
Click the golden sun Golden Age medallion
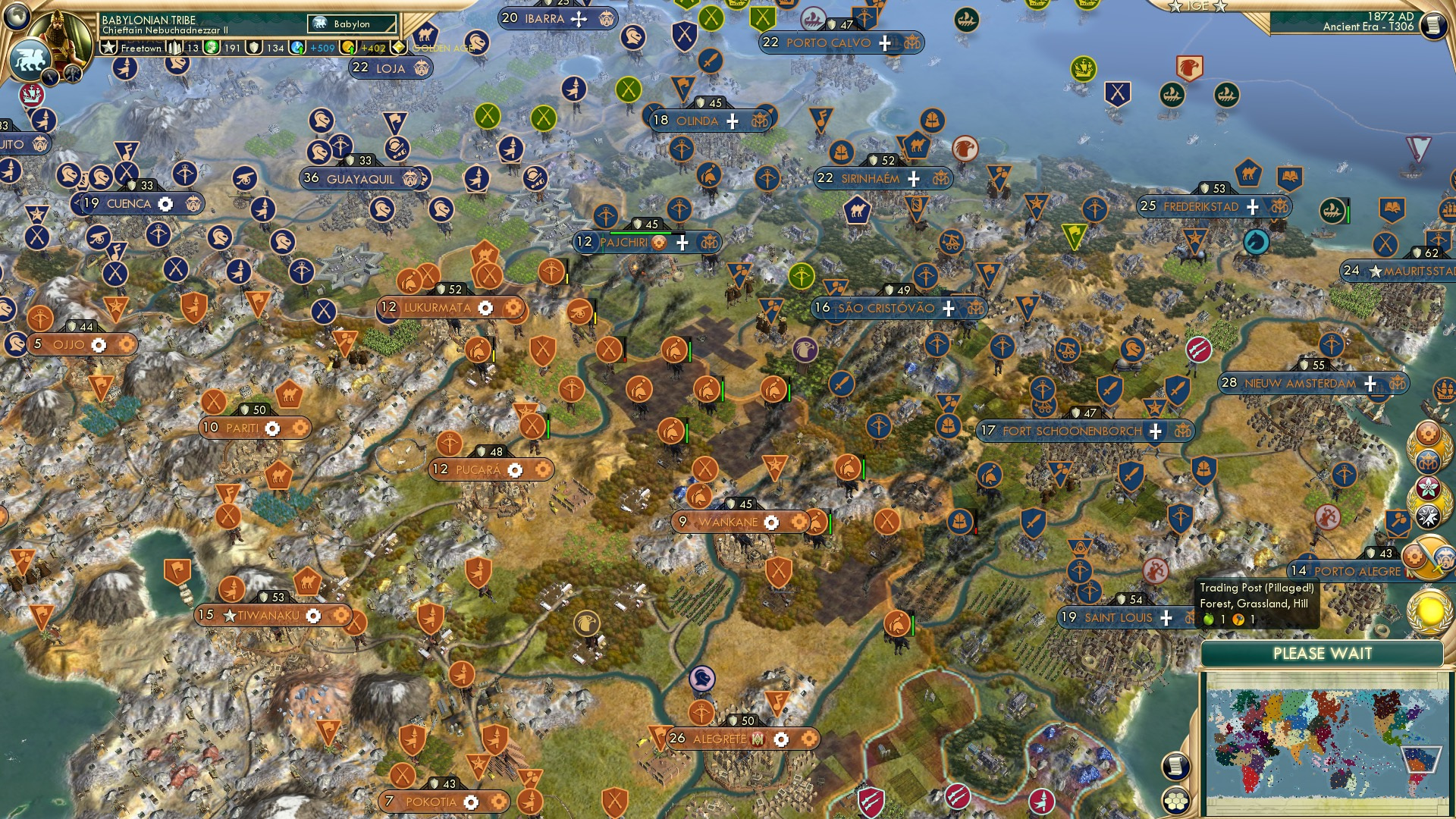pos(1432,606)
